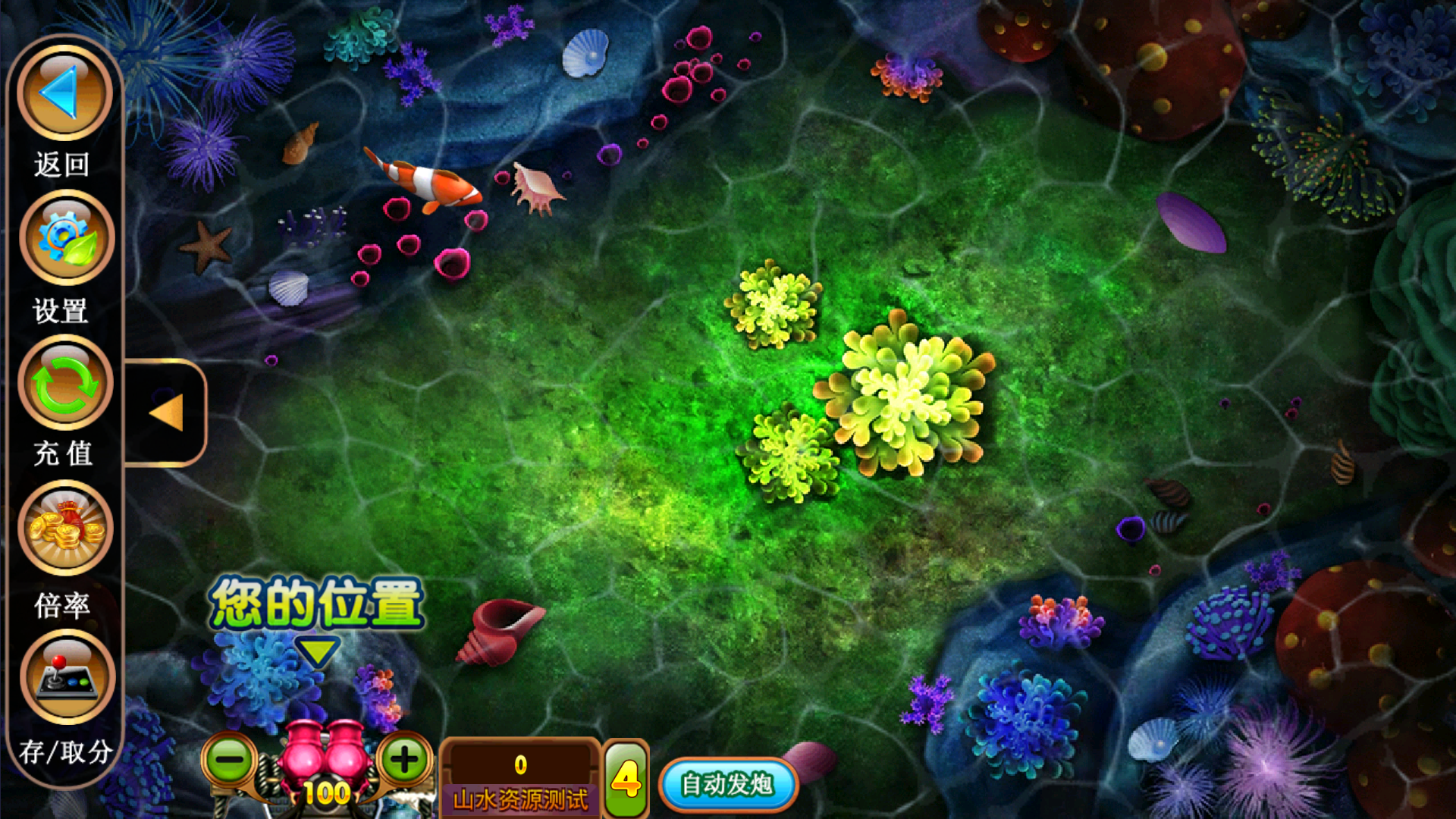Screen dimensions: 1456x819
Task: Click the blue arrow 返回 back button
Action: pos(64,93)
